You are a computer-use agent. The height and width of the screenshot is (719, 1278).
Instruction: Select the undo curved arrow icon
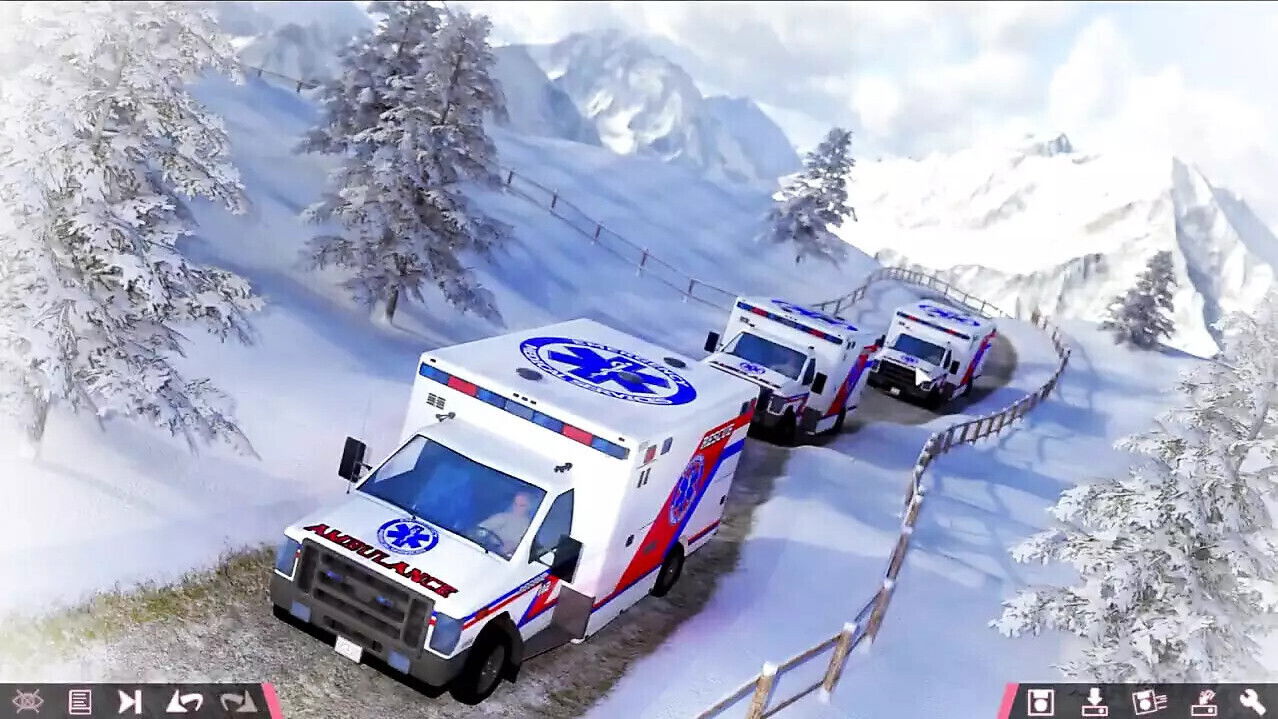click(x=184, y=702)
